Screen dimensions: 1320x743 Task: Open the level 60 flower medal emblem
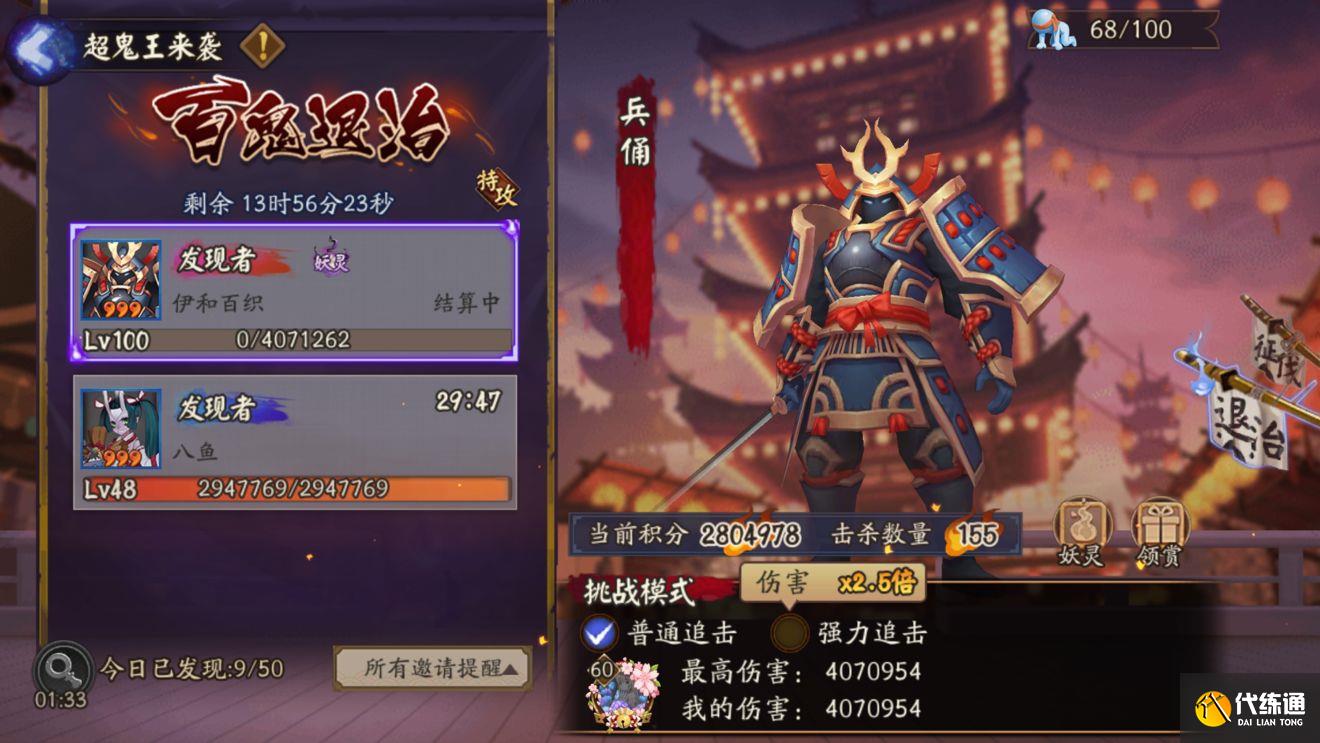pyautogui.click(x=622, y=690)
